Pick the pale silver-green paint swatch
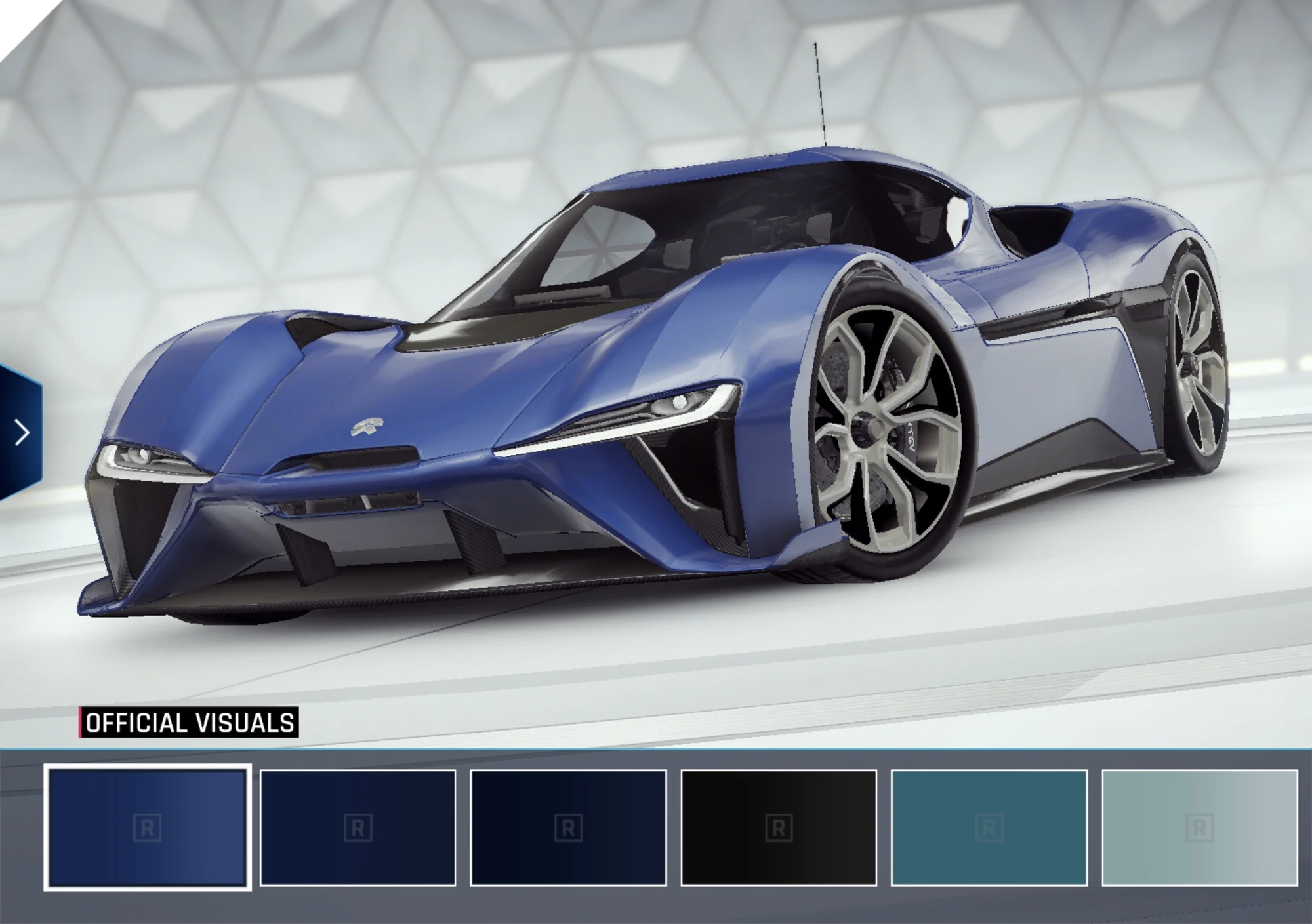Viewport: 1312px width, 924px height. click(1199, 828)
